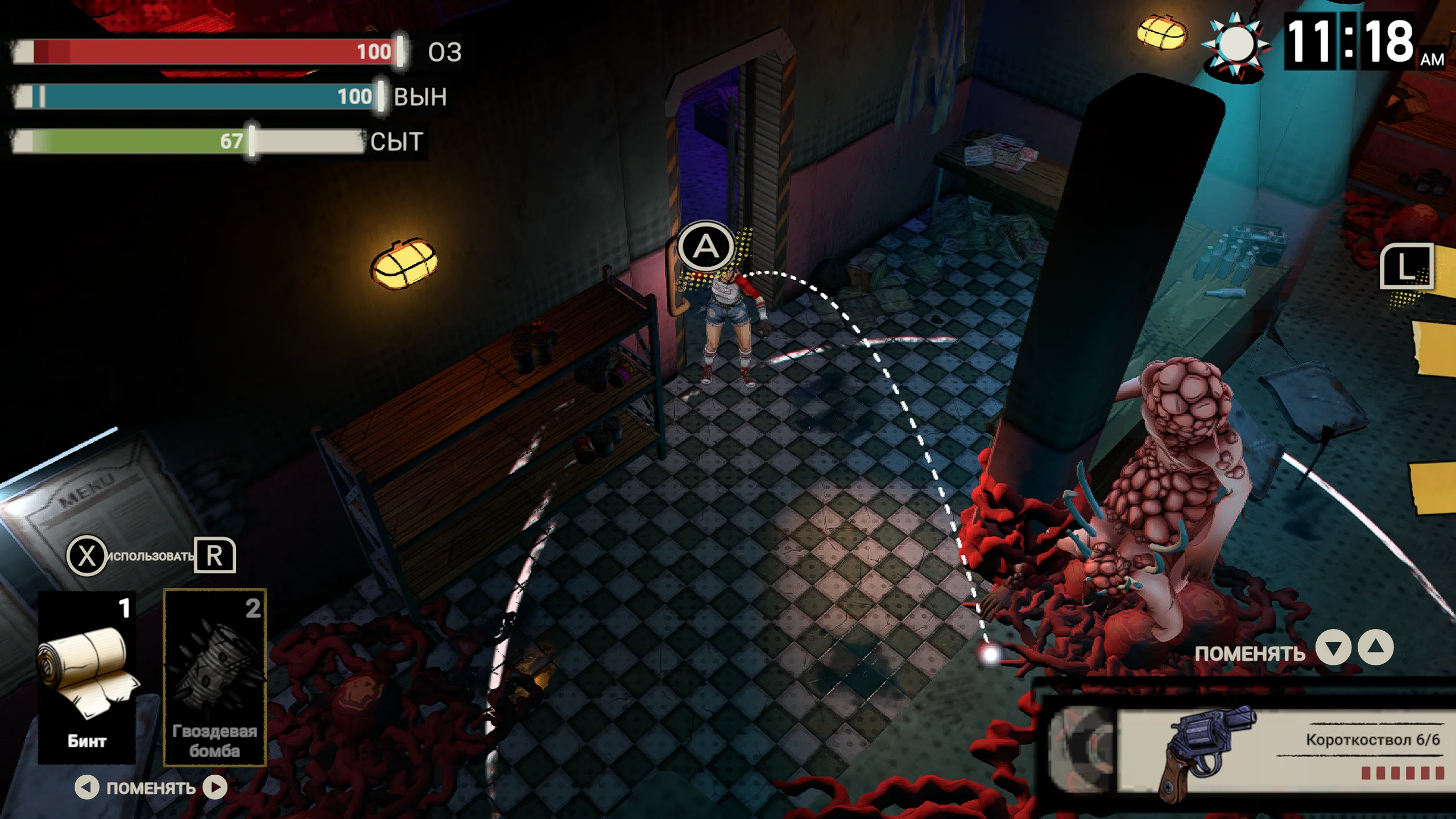
Task: Choose the Гвоздевая бомба item slot
Action: (x=214, y=677)
